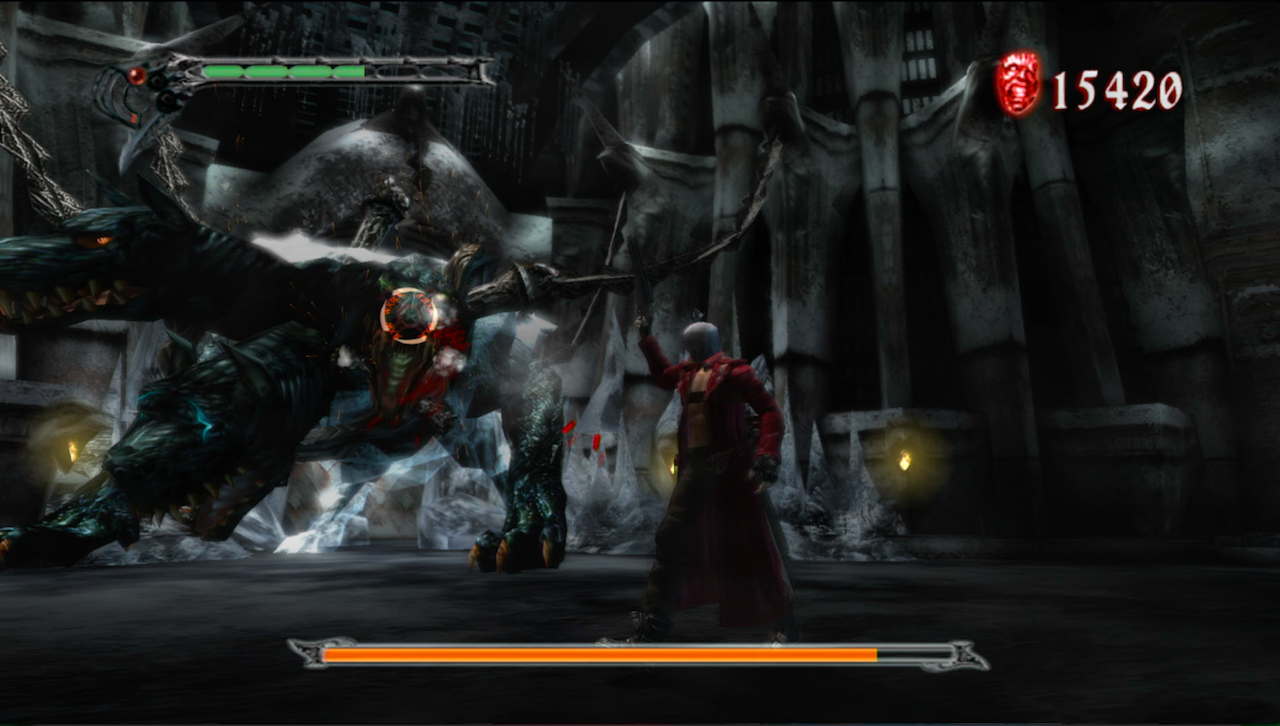Screen dimensions: 1280x726
Task: Click the red orb currency icon
Action: [x=1019, y=85]
